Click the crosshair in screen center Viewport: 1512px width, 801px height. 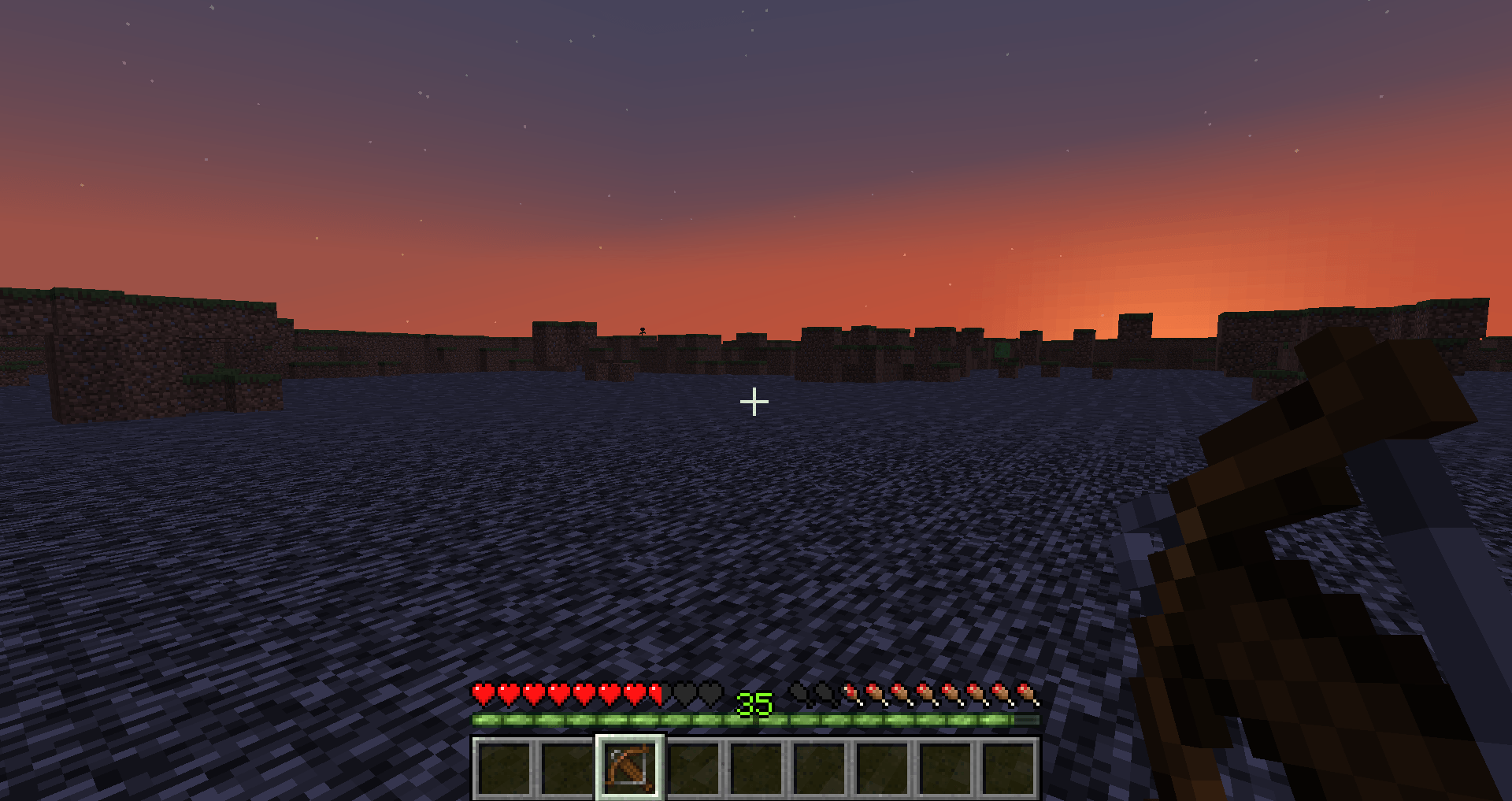pos(754,402)
